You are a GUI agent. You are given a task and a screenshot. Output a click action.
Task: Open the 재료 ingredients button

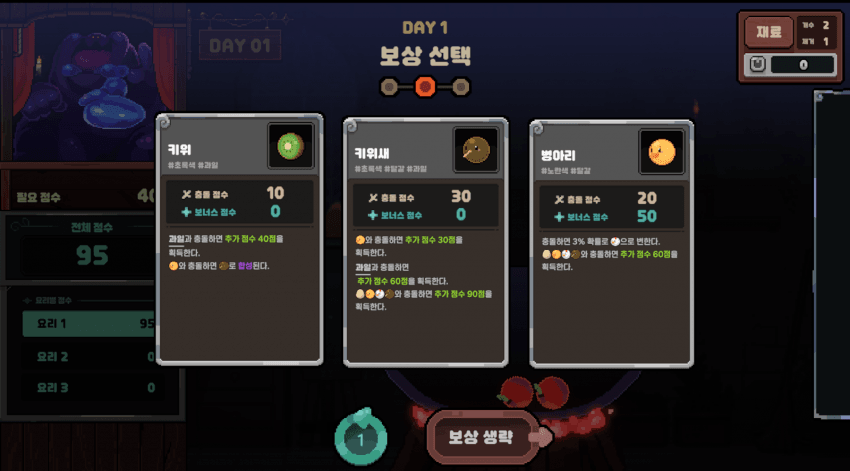(x=768, y=31)
